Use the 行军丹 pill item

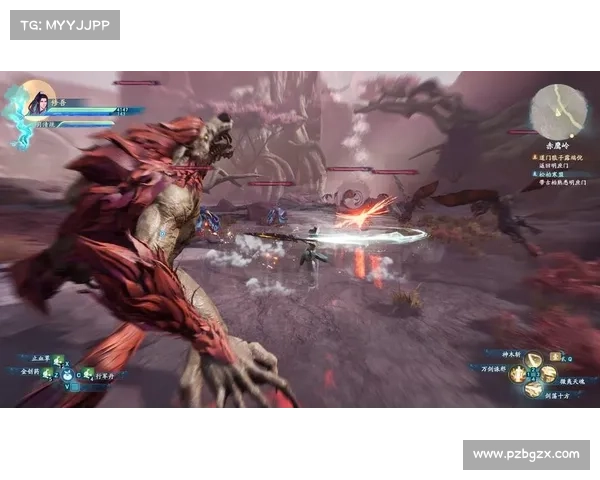(x=89, y=374)
